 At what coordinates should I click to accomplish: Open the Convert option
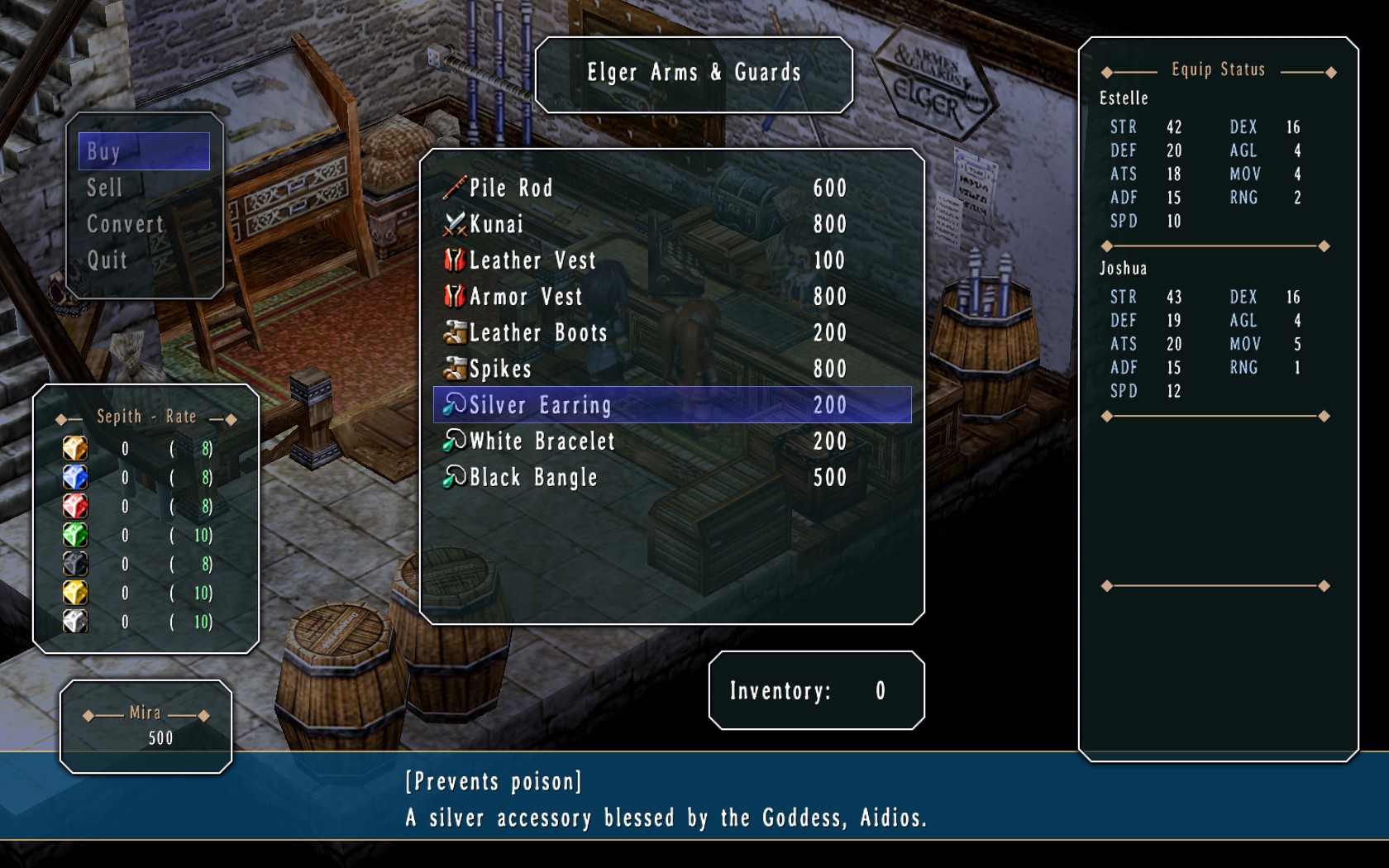125,224
